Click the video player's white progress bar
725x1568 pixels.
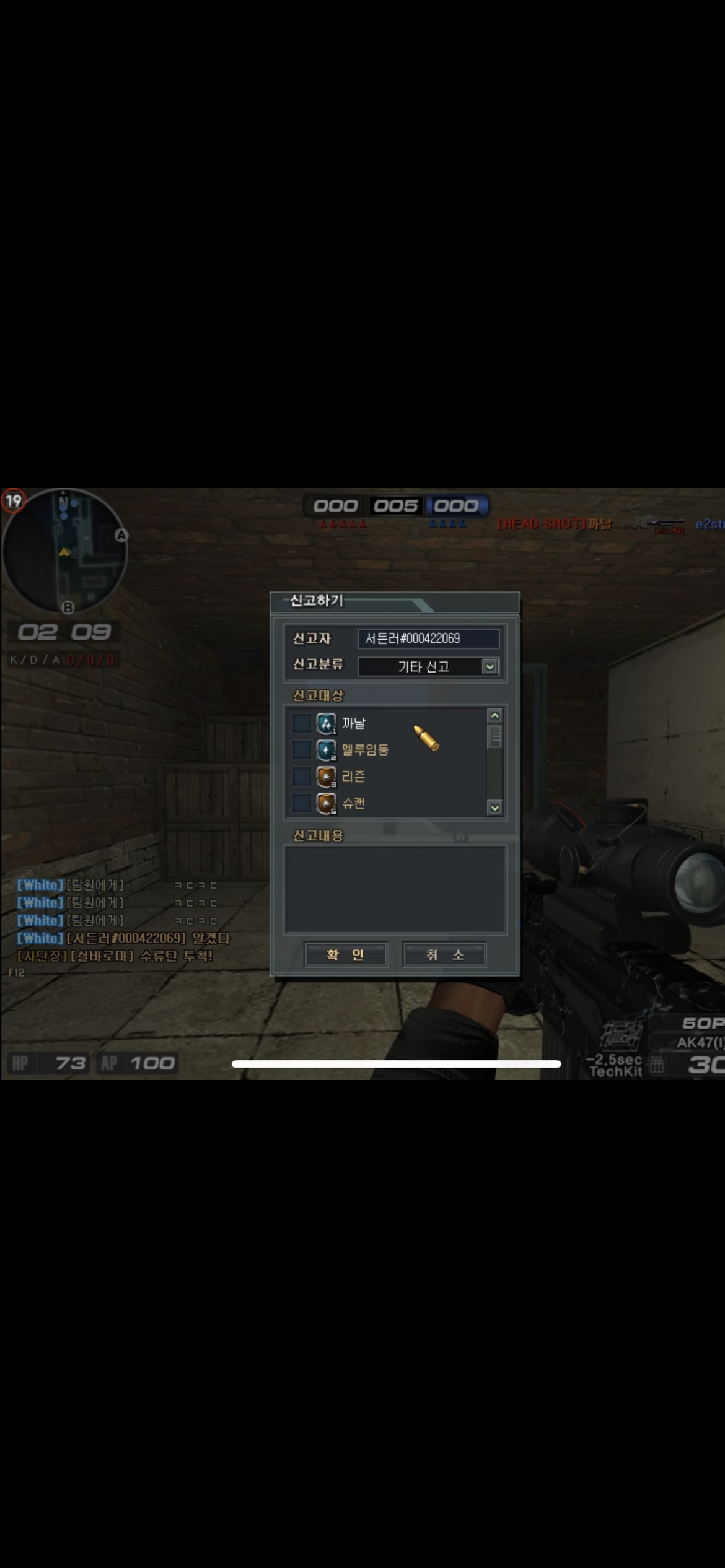[x=396, y=1063]
